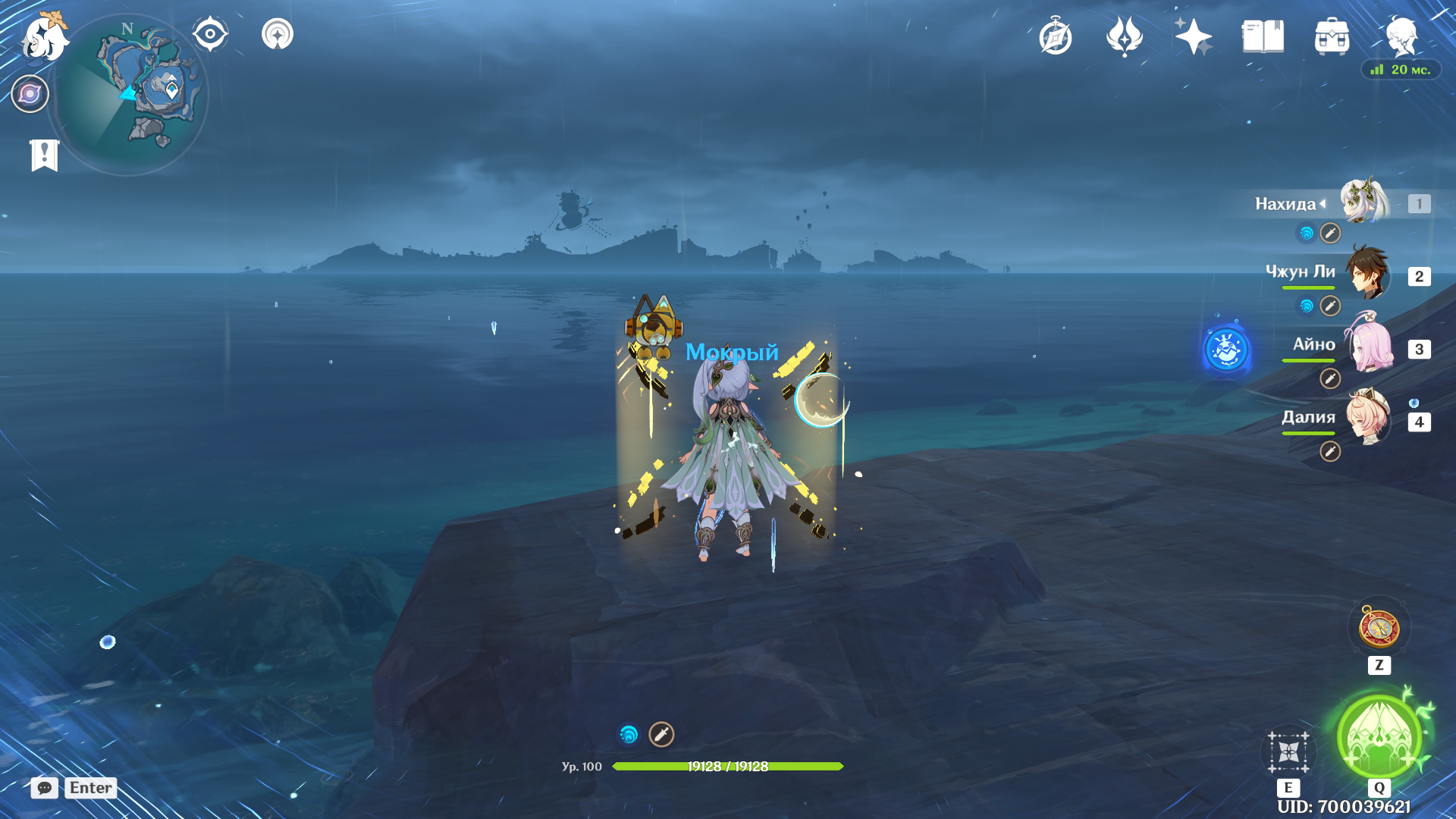Viewport: 1456px width, 819px height.
Task: Open the purple swirl icon below Paimon
Action: (30, 94)
